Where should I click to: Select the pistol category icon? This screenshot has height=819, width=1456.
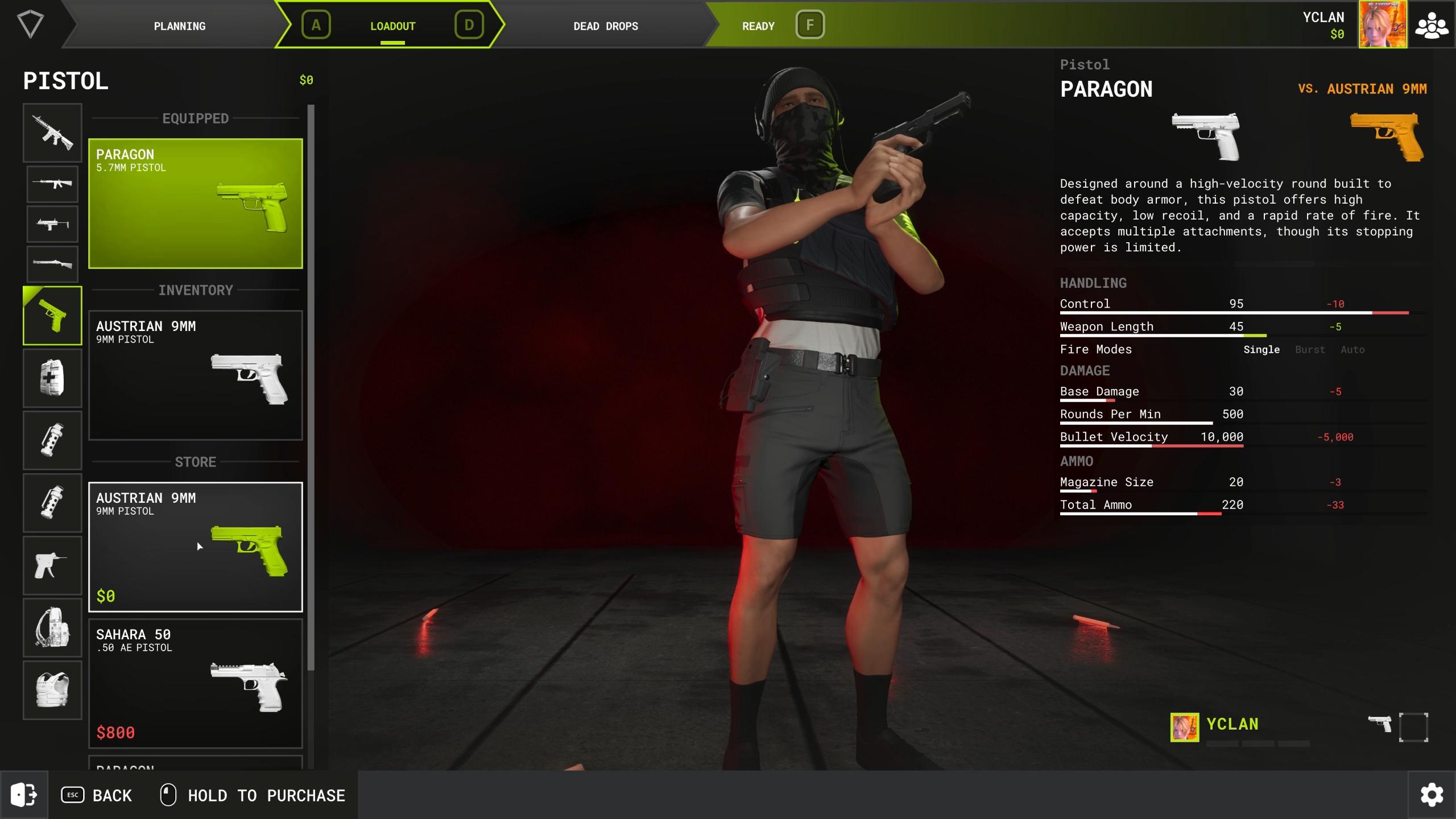[52, 316]
